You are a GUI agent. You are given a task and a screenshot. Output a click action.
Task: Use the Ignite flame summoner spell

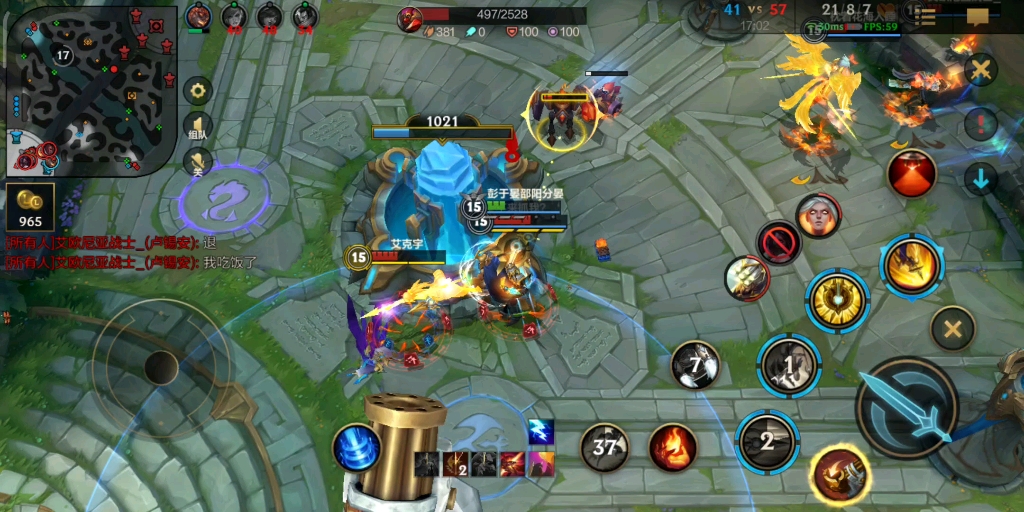673,447
